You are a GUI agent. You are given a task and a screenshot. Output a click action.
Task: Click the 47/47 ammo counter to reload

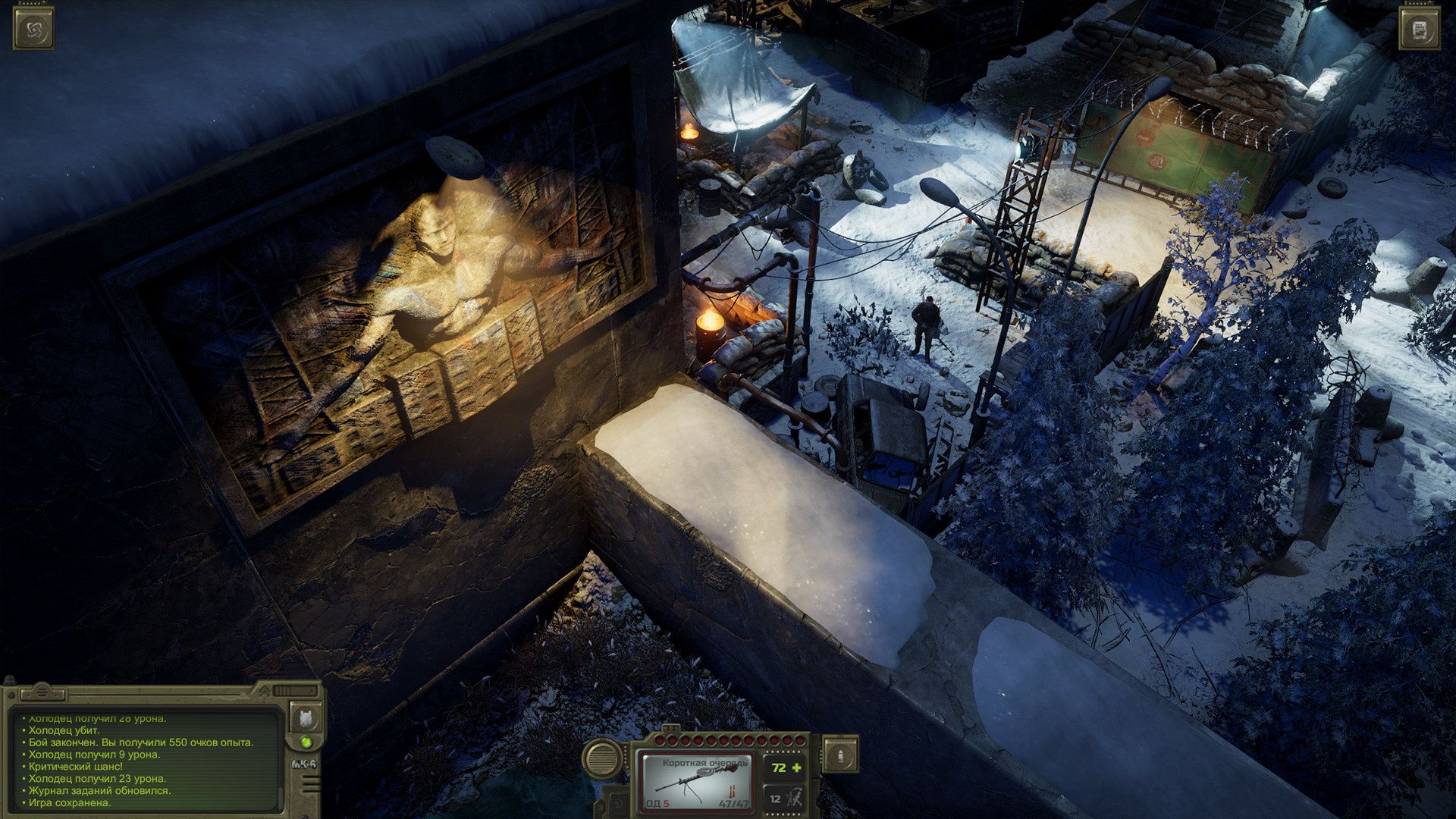(x=734, y=804)
